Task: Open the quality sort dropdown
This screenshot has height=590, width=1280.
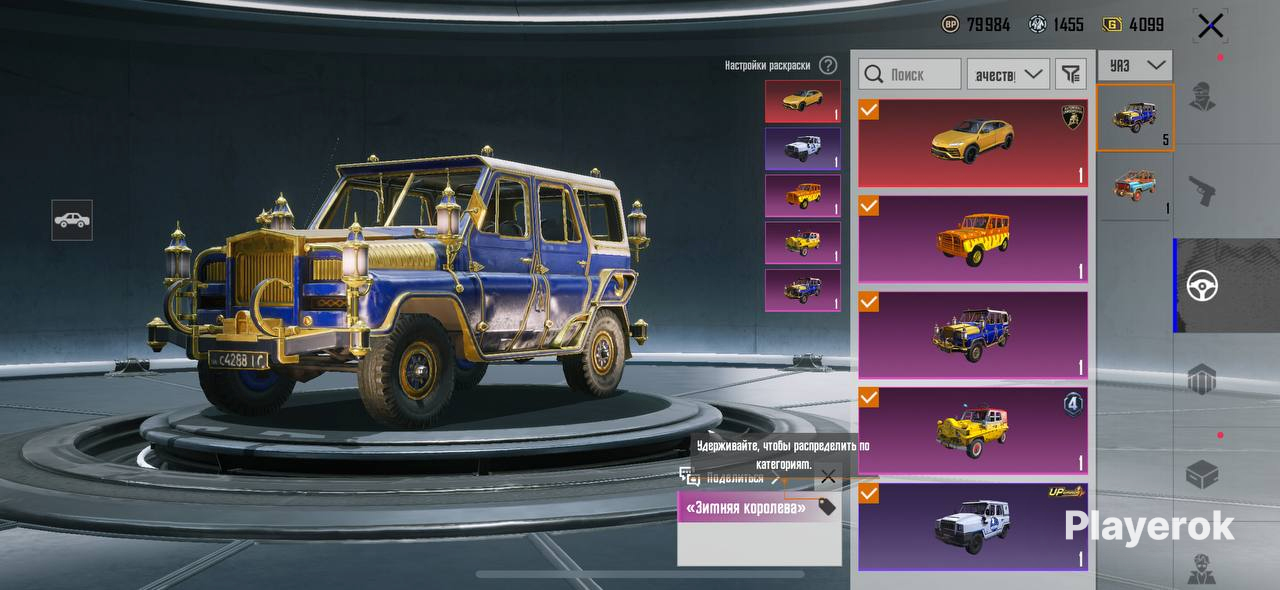Action: [1007, 74]
